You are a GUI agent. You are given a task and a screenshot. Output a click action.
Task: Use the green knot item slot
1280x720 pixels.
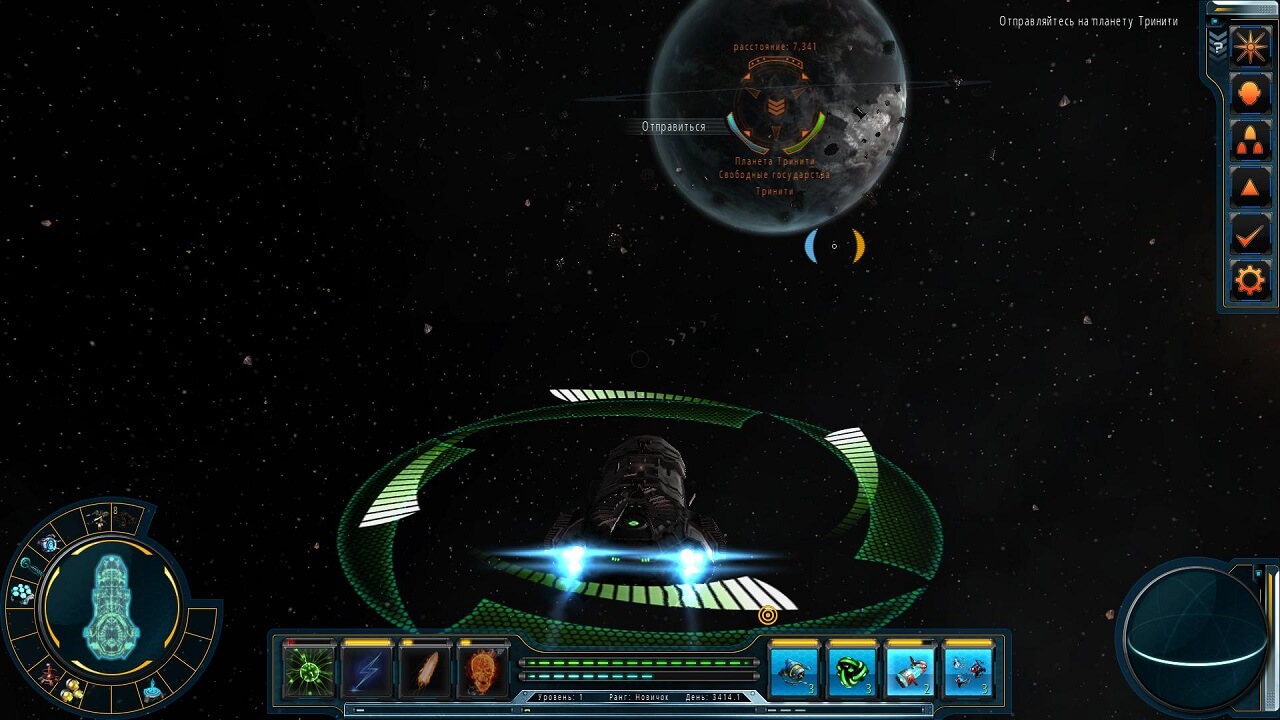(853, 670)
